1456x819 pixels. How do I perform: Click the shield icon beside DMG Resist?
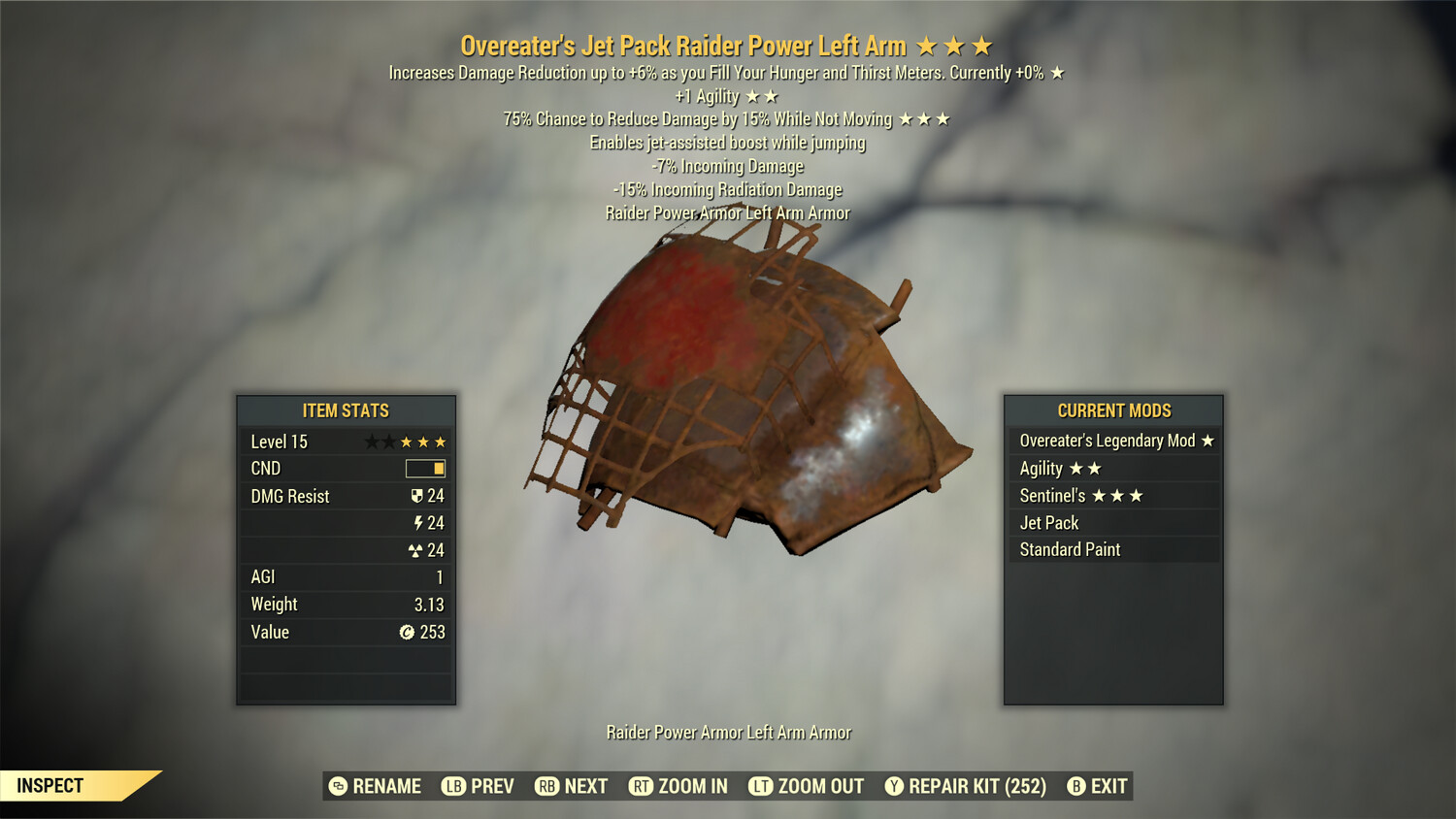coord(417,496)
